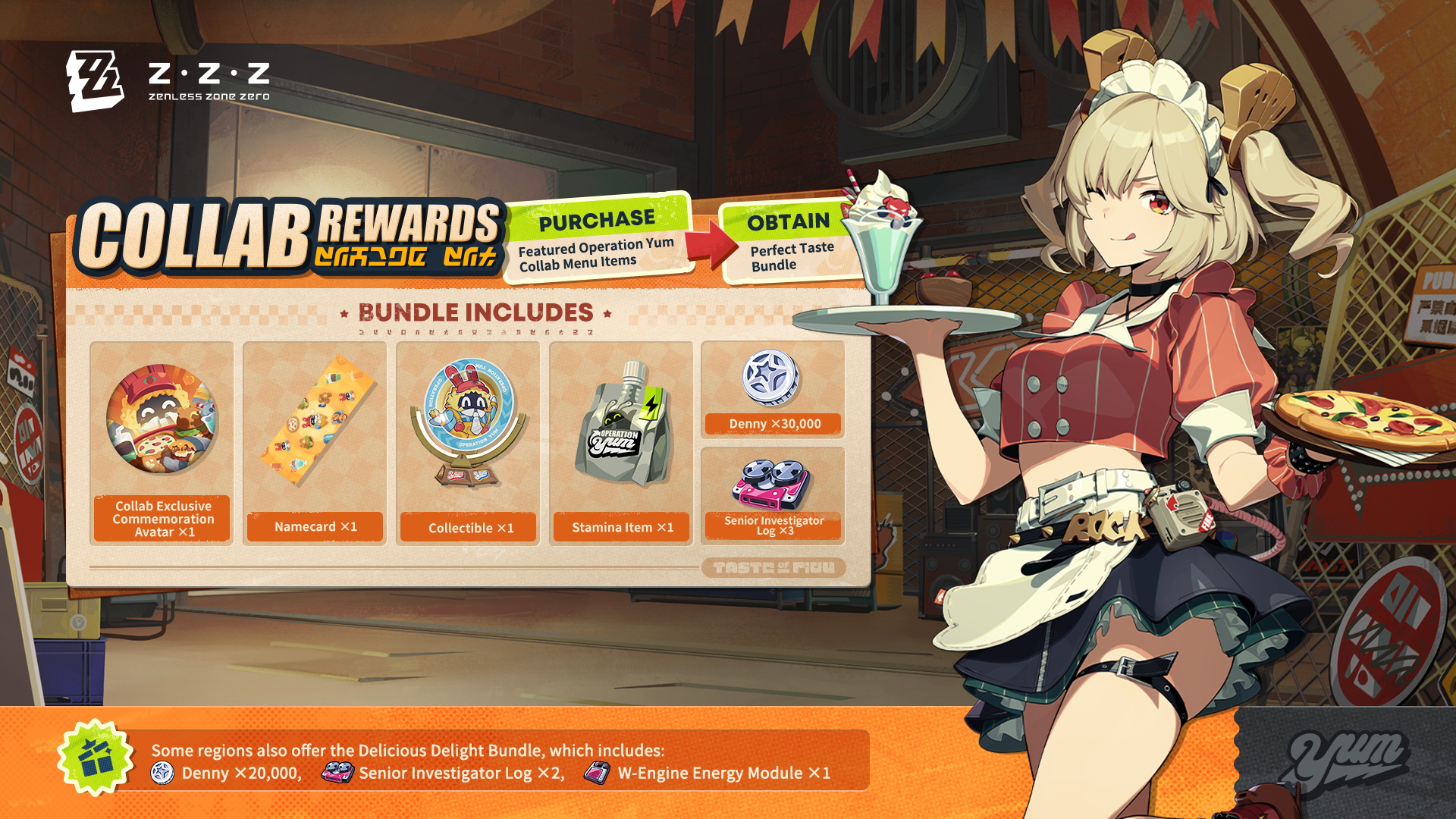The width and height of the screenshot is (1456, 819).
Task: Select the Stamina Item pouch tile
Action: click(x=621, y=442)
